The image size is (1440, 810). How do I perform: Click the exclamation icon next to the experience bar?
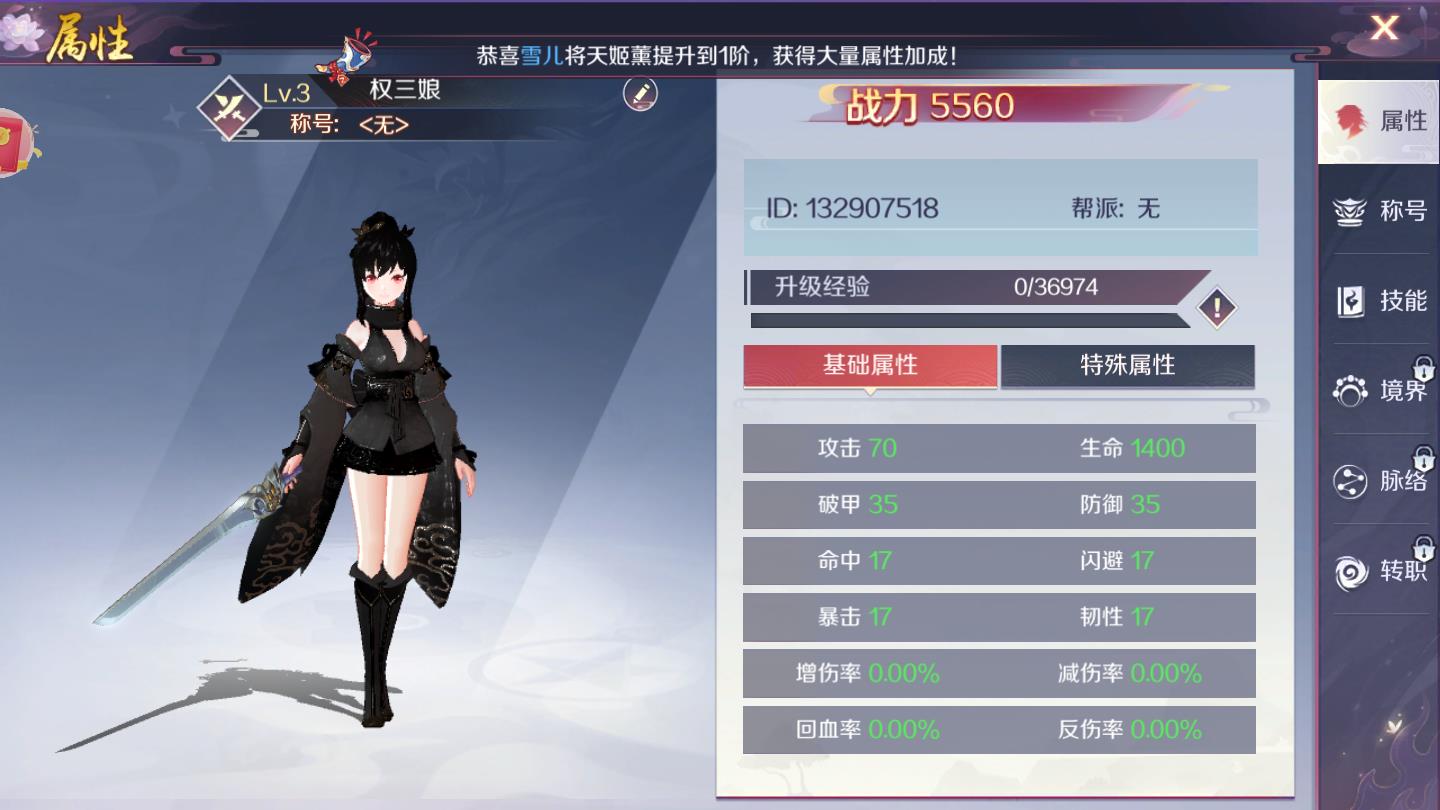(1215, 309)
